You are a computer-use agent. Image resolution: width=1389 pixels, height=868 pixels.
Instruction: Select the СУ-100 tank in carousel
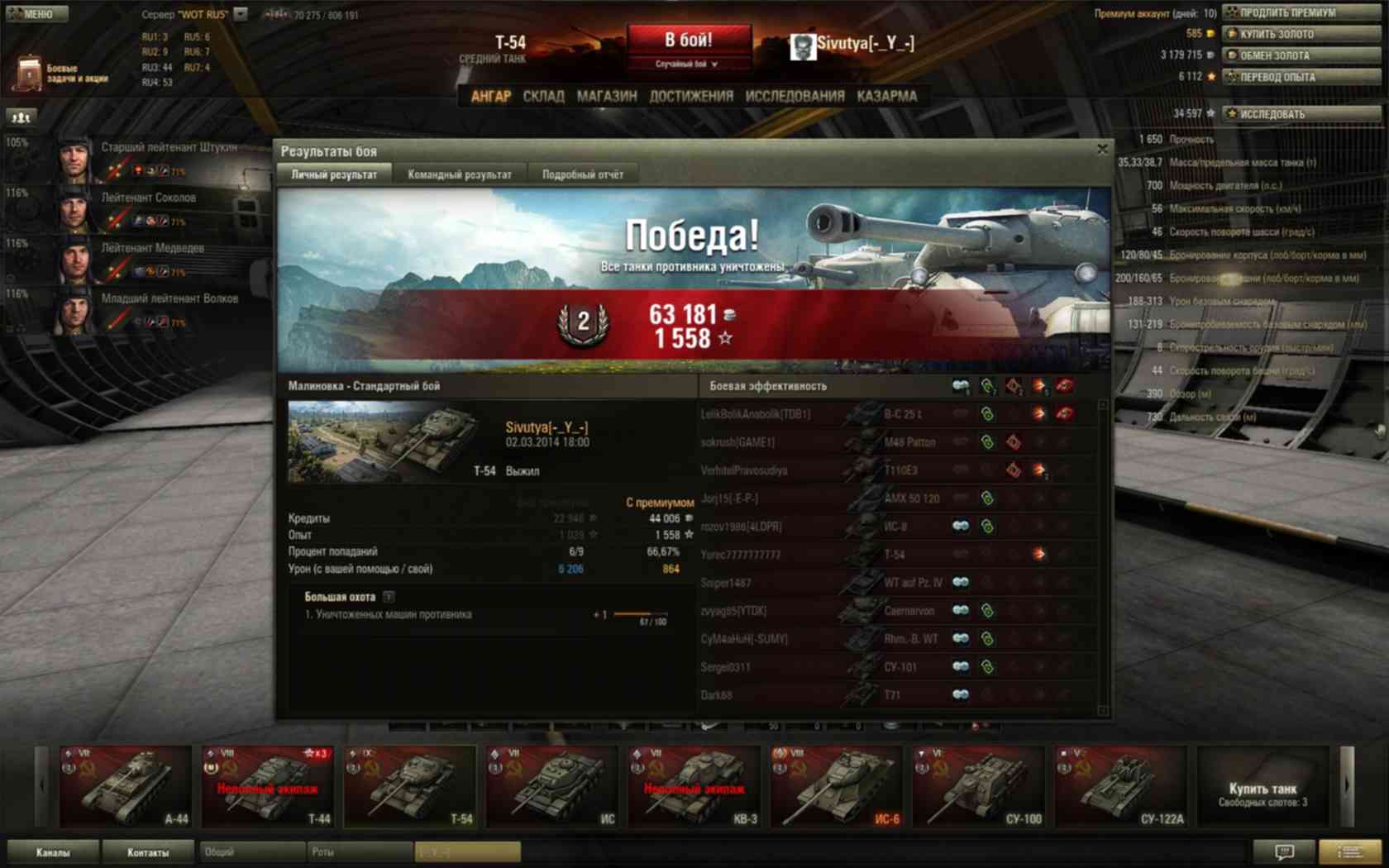[978, 785]
